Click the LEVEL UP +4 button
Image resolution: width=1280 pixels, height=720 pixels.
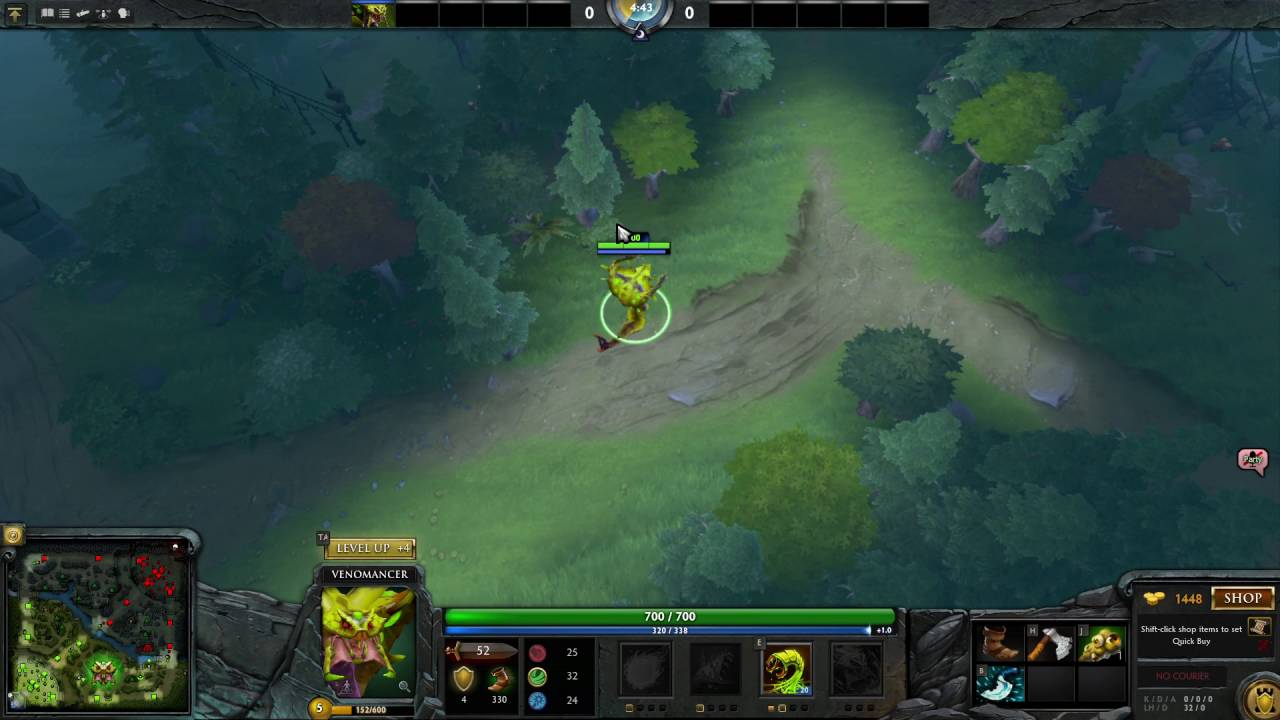point(371,548)
